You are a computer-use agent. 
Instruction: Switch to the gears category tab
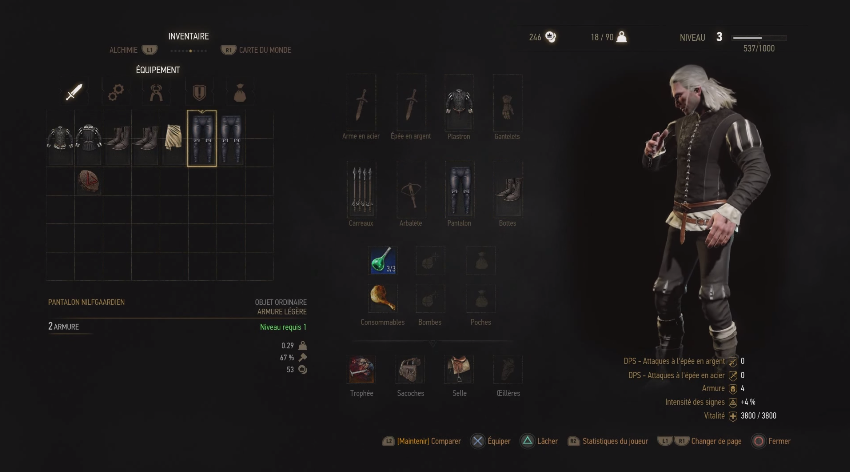pyautogui.click(x=115, y=93)
